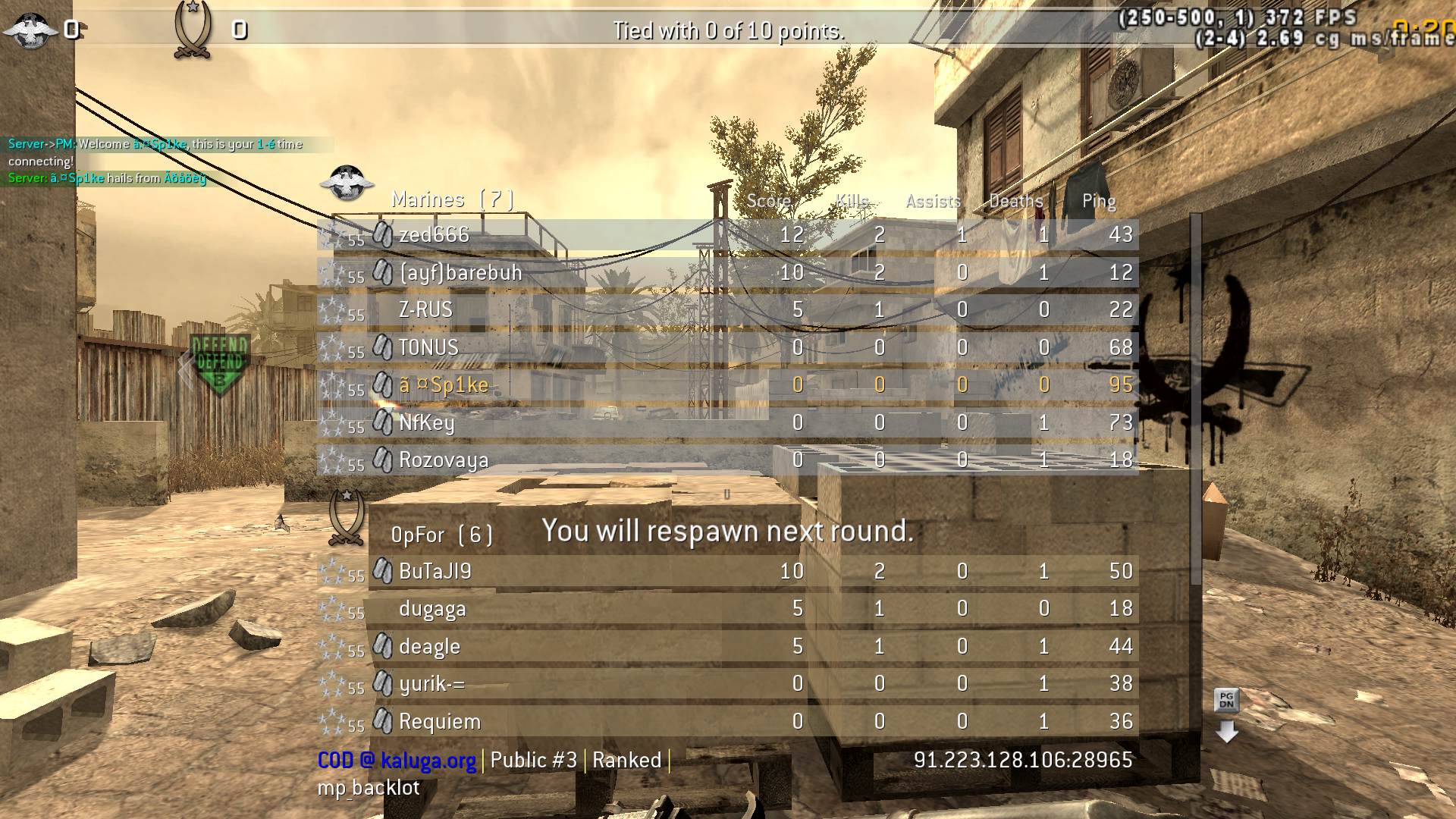Click the Kills column header
1456x819 pixels.
click(854, 201)
